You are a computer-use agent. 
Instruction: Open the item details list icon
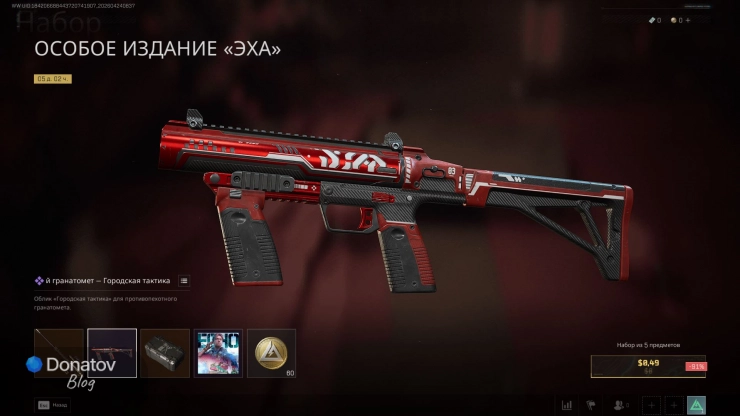point(185,281)
